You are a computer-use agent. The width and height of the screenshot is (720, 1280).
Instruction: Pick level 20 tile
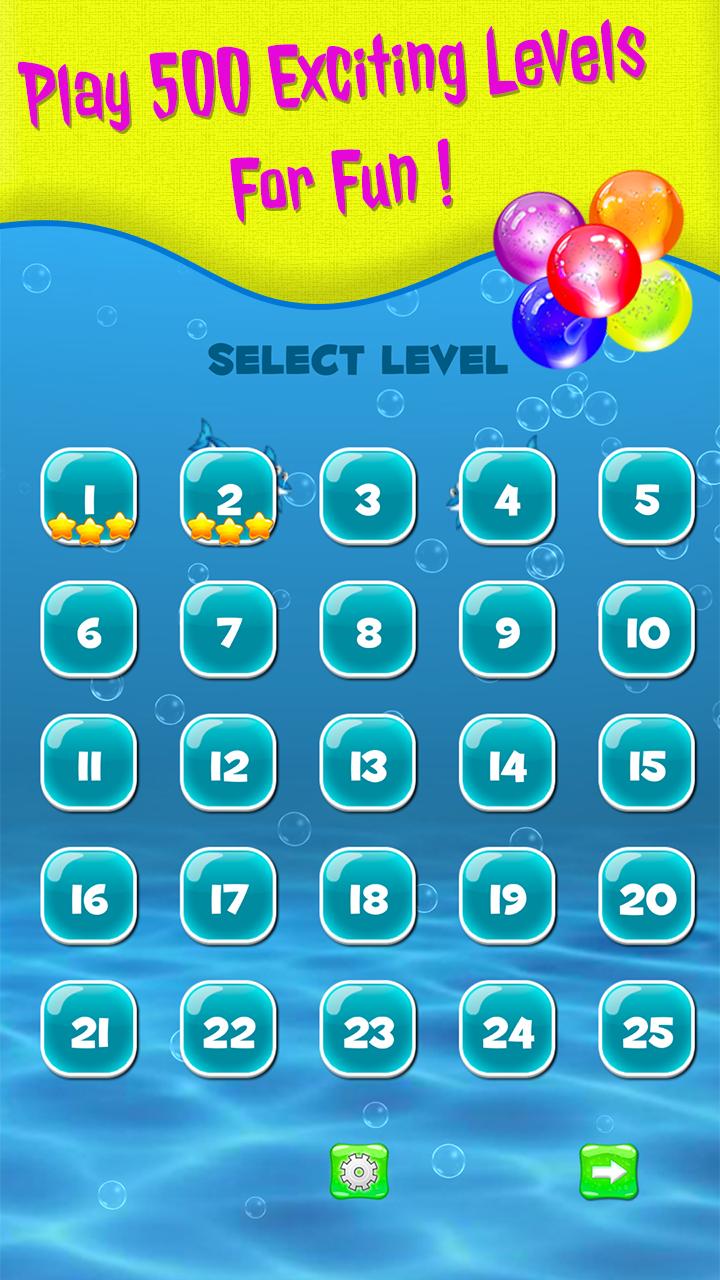[647, 897]
